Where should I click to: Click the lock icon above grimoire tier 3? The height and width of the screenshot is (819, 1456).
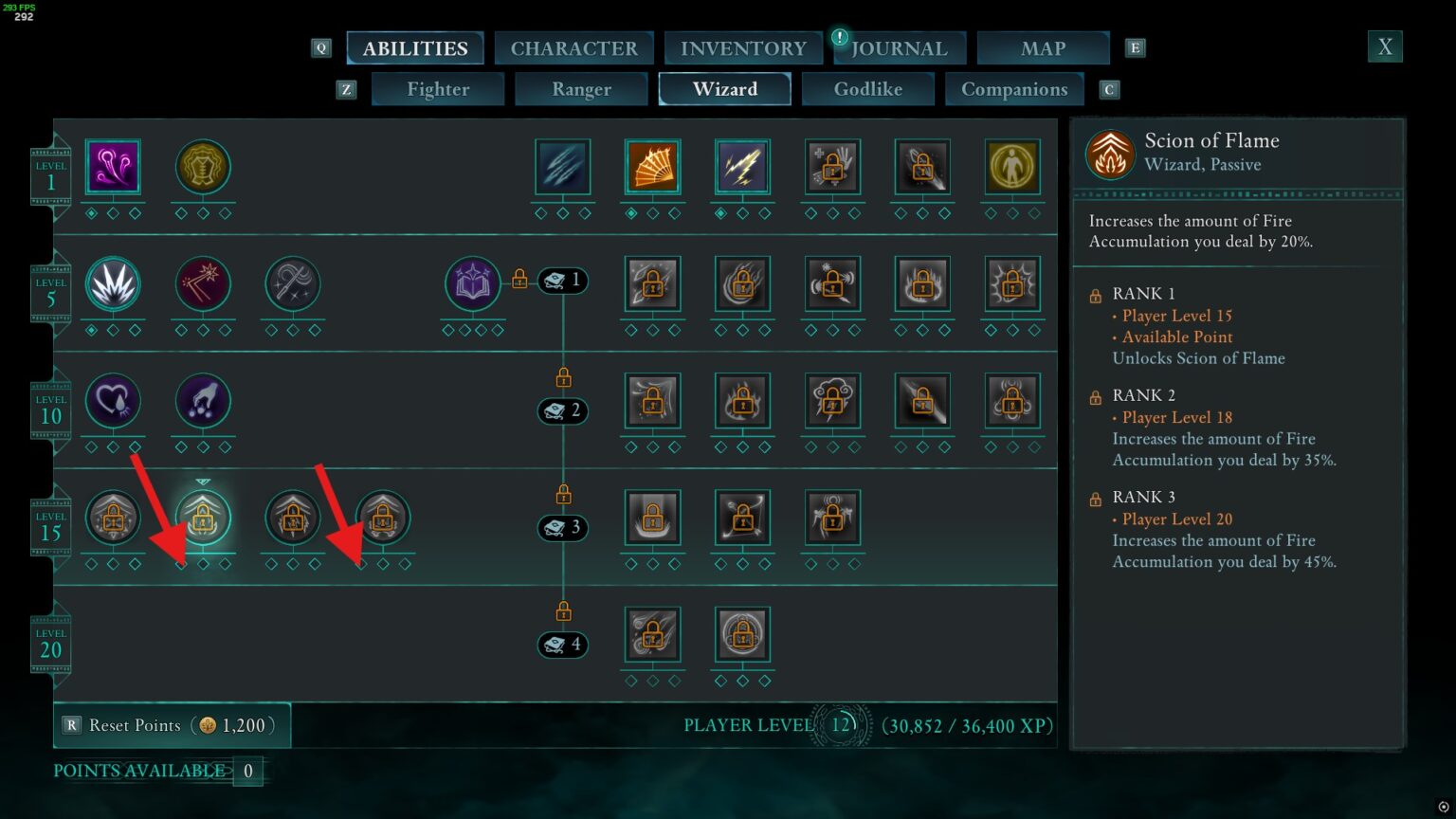tap(562, 492)
